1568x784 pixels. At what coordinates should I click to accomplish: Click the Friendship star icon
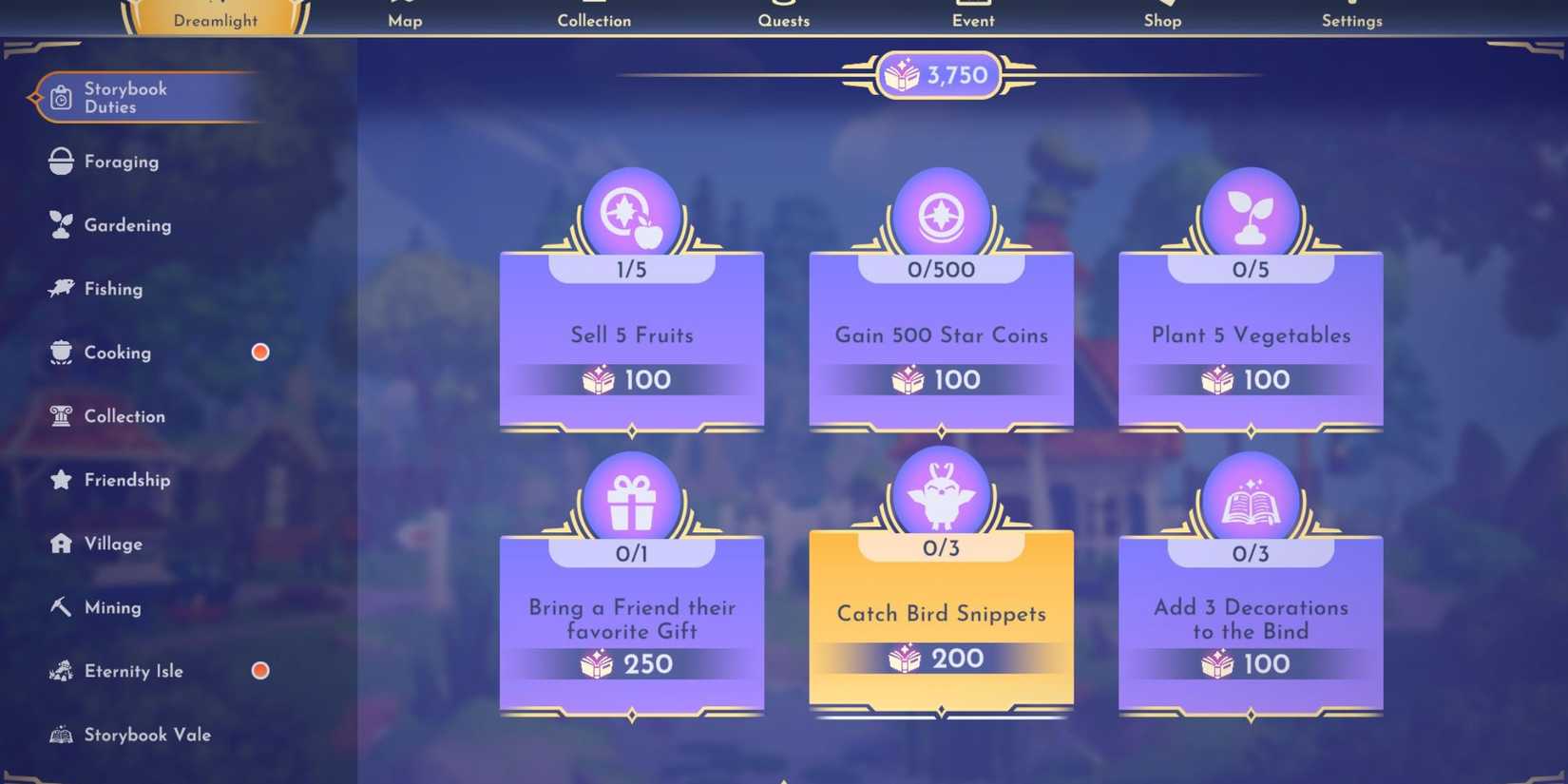pos(61,479)
